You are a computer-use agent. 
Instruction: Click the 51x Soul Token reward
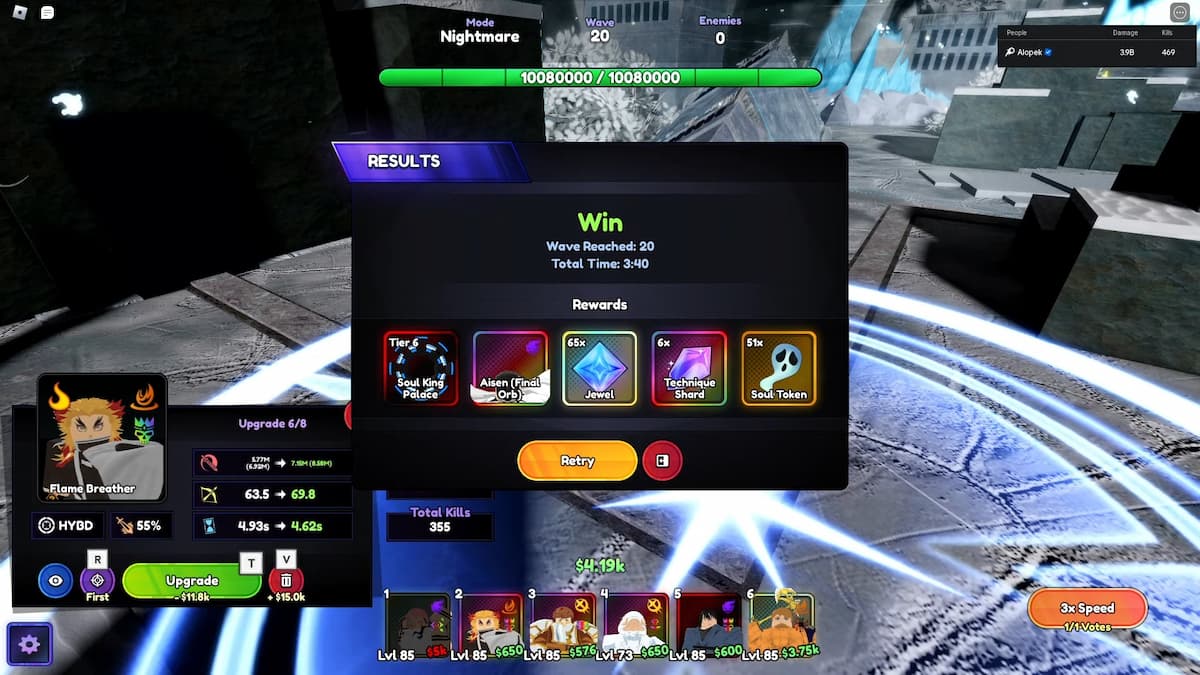coord(778,368)
